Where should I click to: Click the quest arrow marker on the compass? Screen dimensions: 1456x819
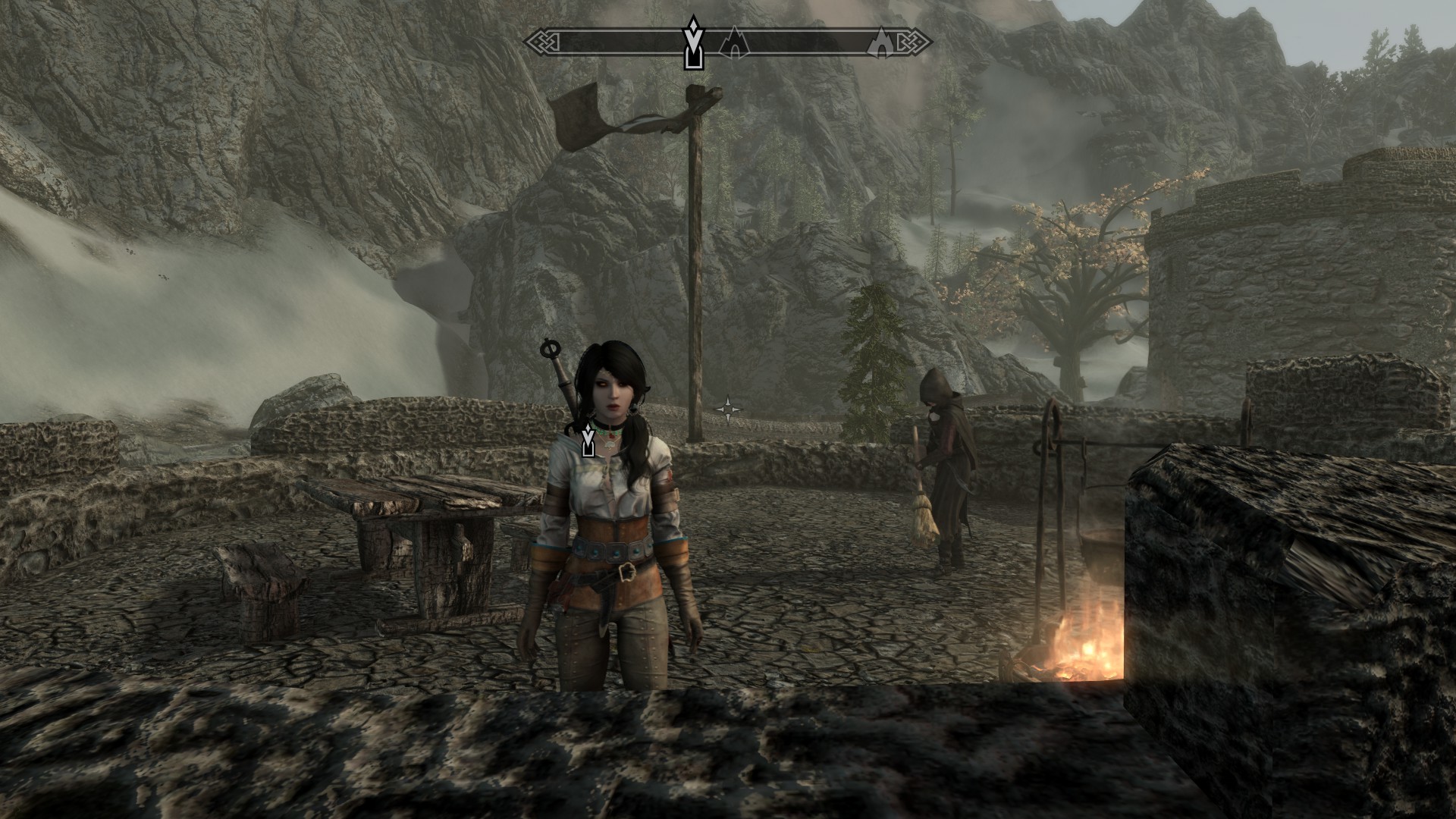(692, 44)
